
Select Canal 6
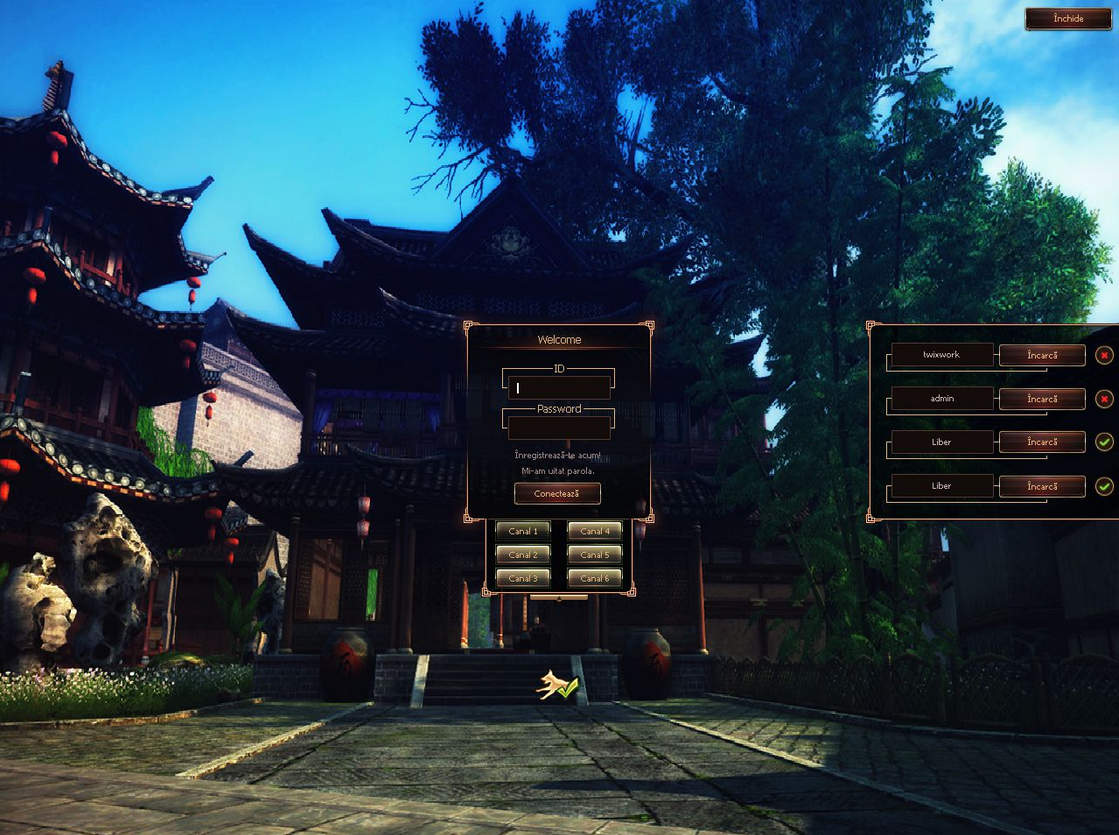[595, 578]
